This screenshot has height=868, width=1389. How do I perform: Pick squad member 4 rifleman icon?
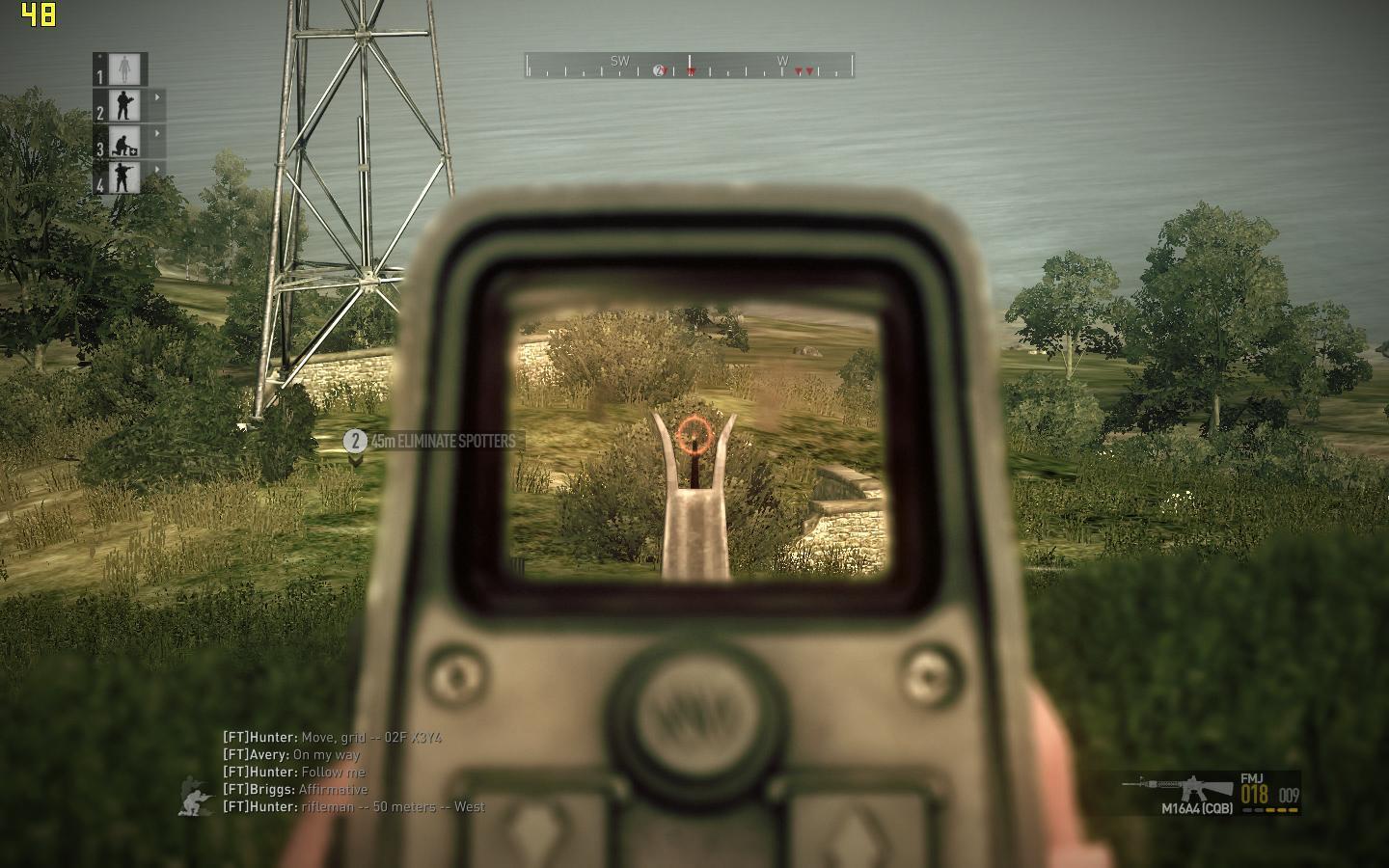(x=124, y=177)
